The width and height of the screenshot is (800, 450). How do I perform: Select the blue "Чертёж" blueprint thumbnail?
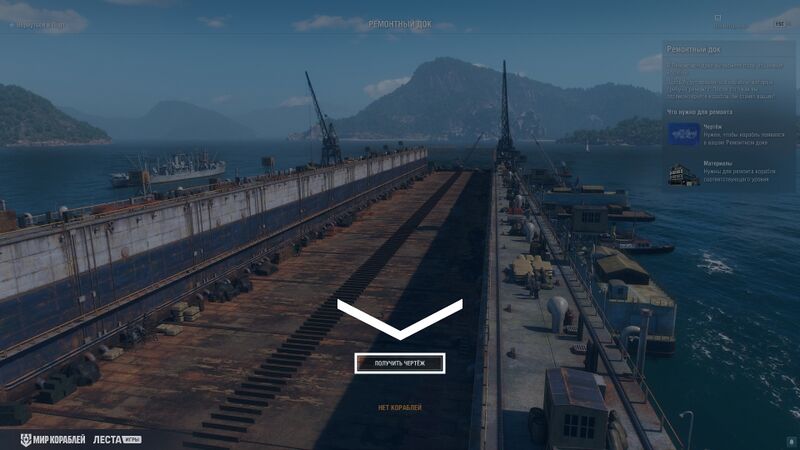pyautogui.click(x=684, y=134)
